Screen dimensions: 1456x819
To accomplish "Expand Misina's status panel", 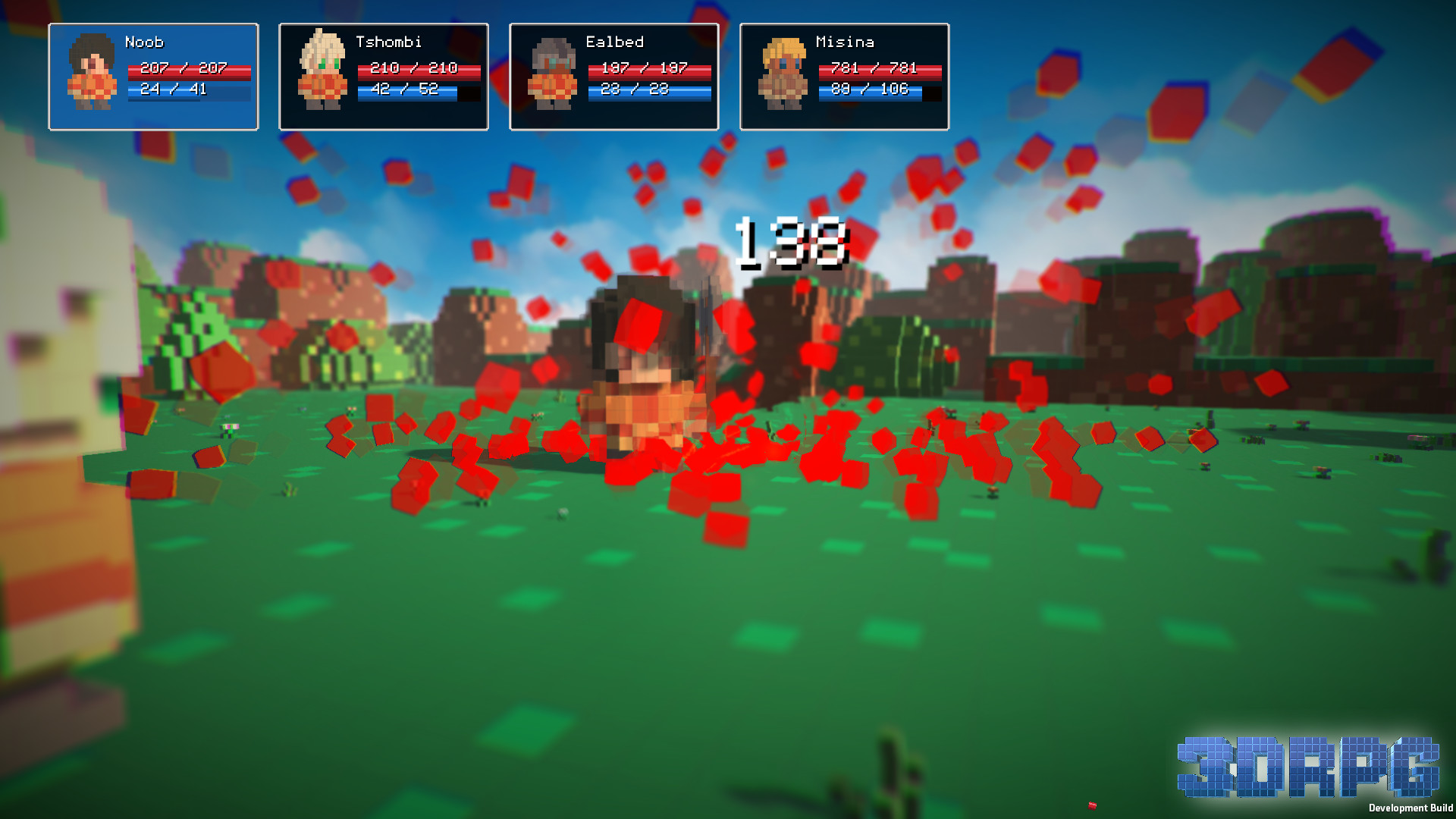I will tap(845, 76).
